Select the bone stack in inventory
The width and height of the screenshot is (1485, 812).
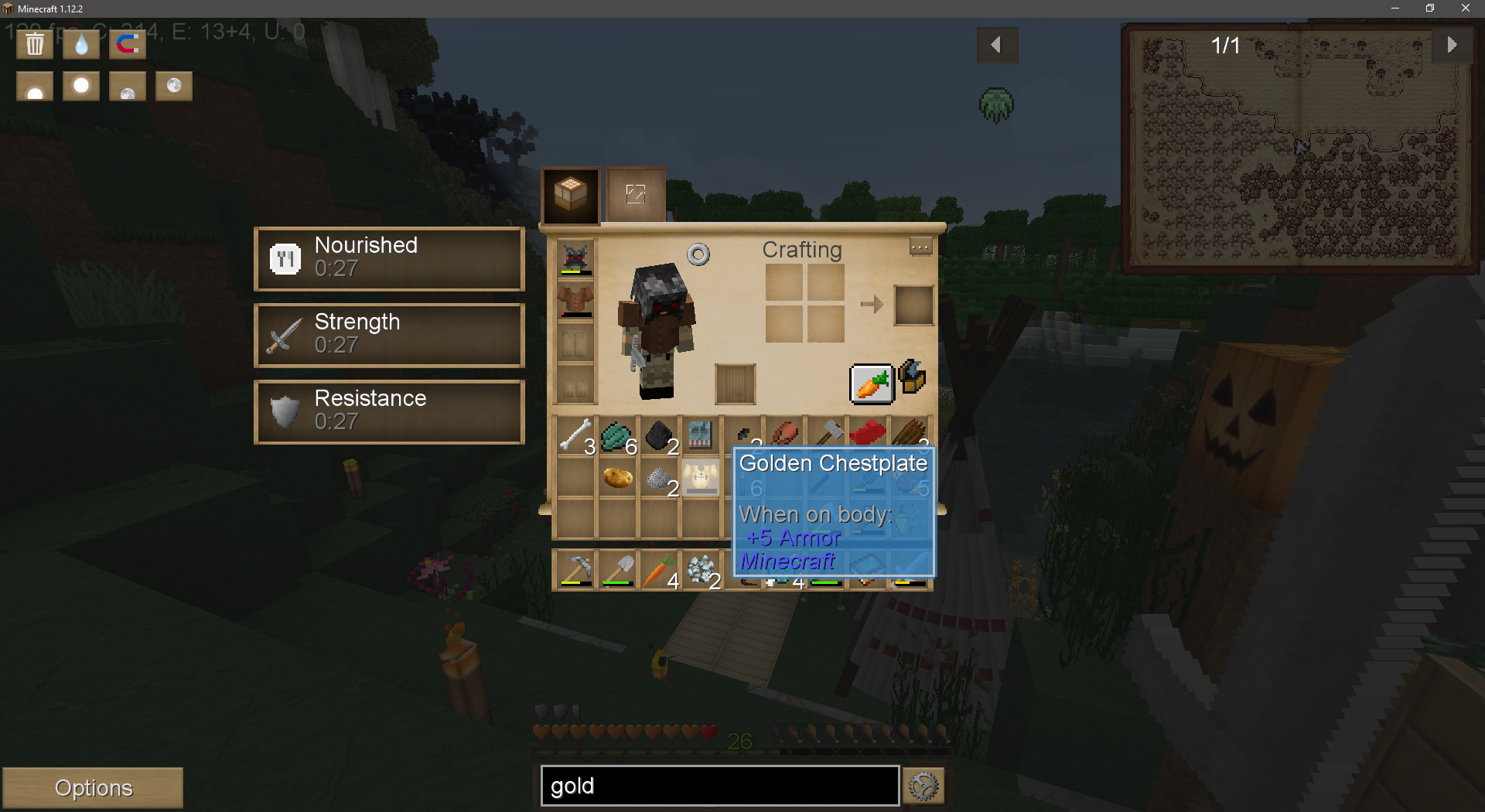(x=575, y=436)
